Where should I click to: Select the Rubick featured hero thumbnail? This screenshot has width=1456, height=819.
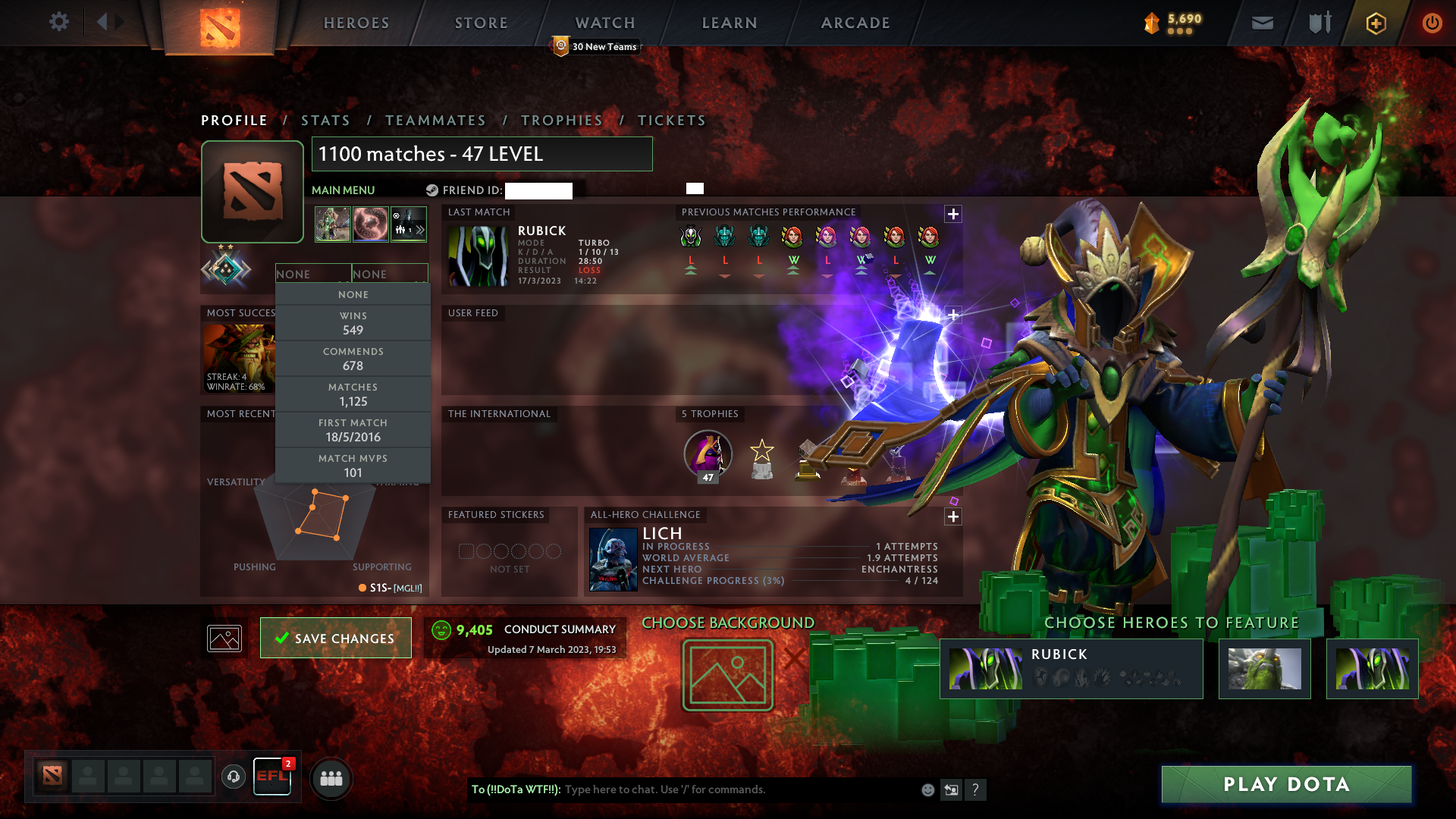pyautogui.click(x=986, y=668)
